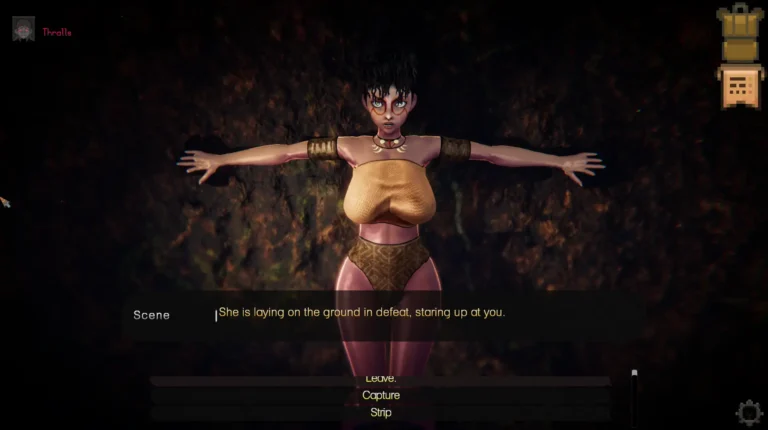Screen dimensions: 768x430
Task: Click the choice list scrollbar
Action: [x=634, y=392]
